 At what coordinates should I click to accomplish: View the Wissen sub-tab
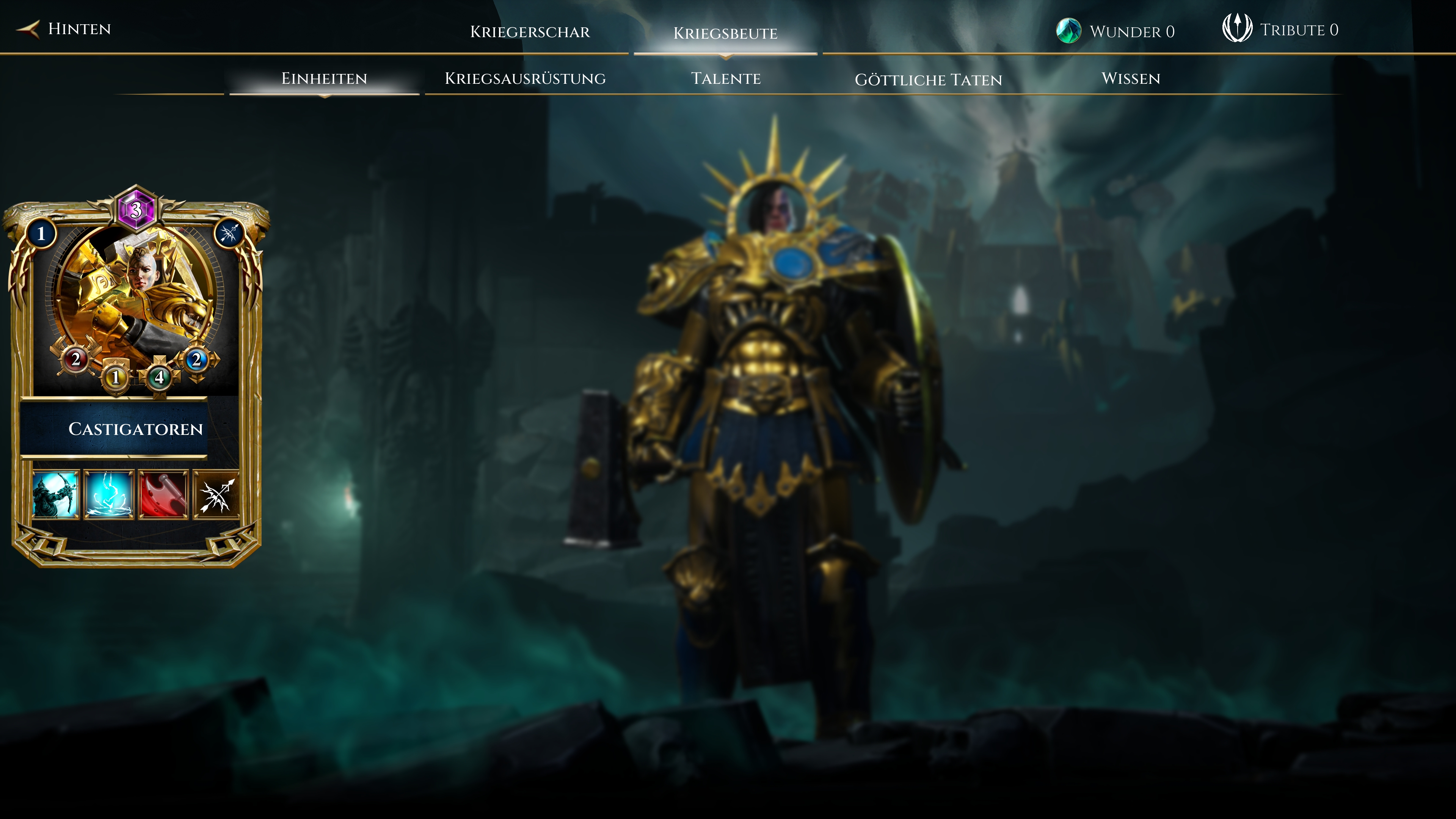pos(1130,78)
